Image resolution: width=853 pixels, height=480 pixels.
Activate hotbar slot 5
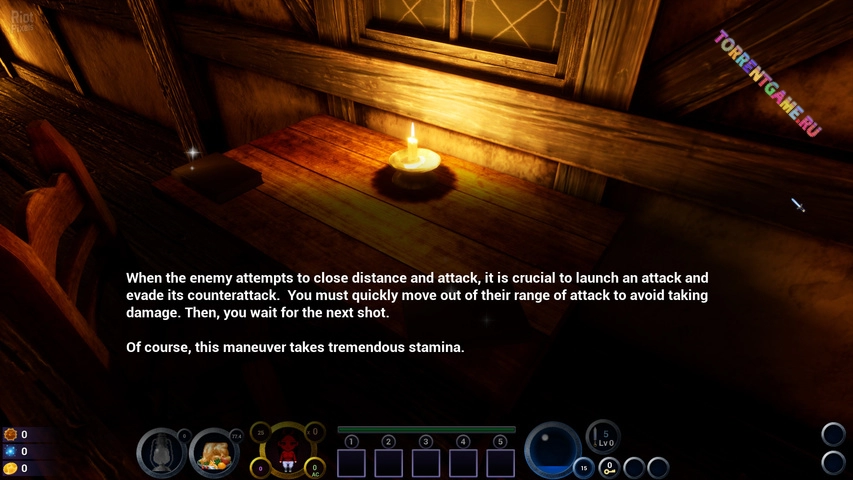coord(500,462)
